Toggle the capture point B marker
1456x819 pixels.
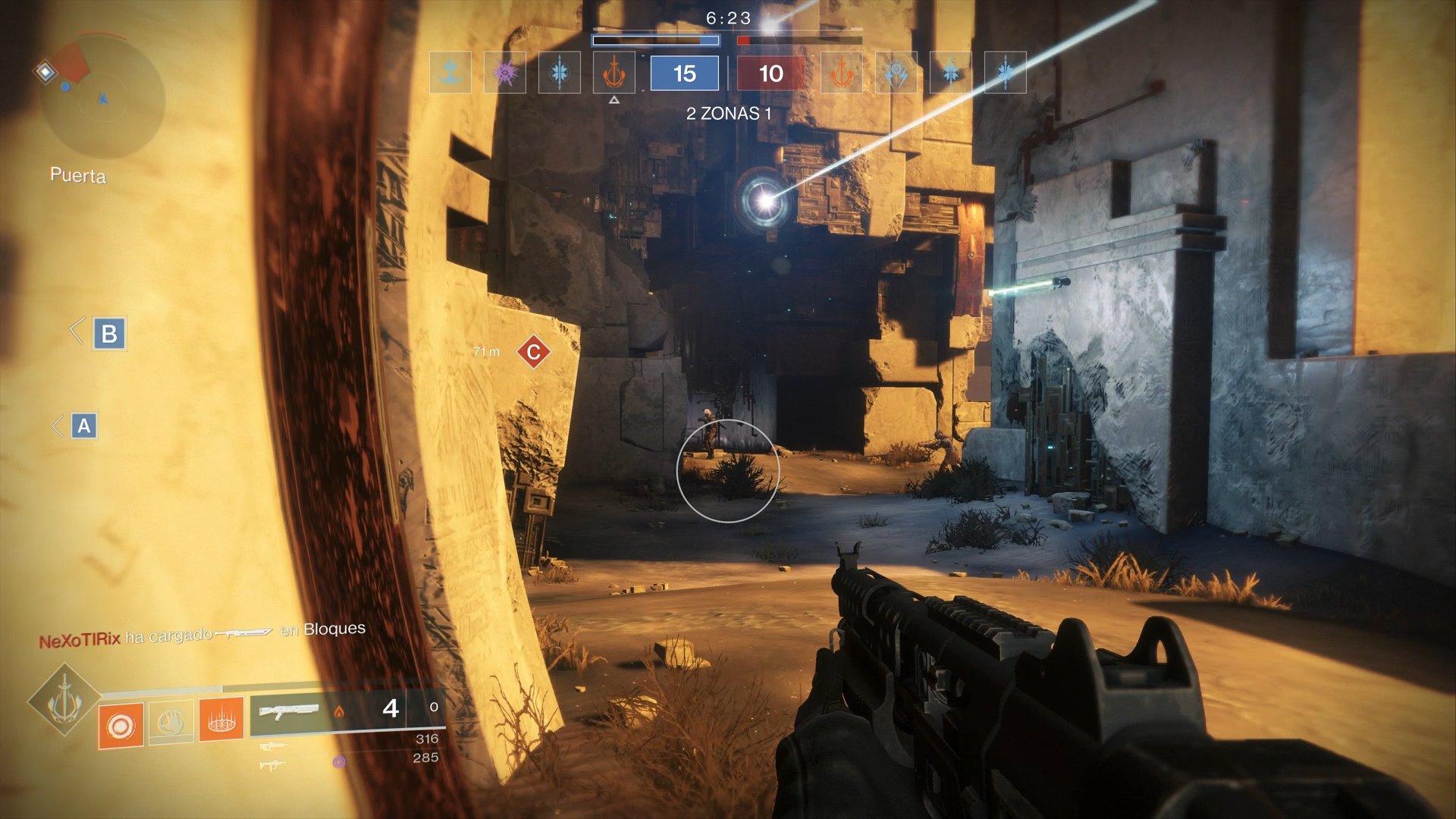[x=108, y=332]
